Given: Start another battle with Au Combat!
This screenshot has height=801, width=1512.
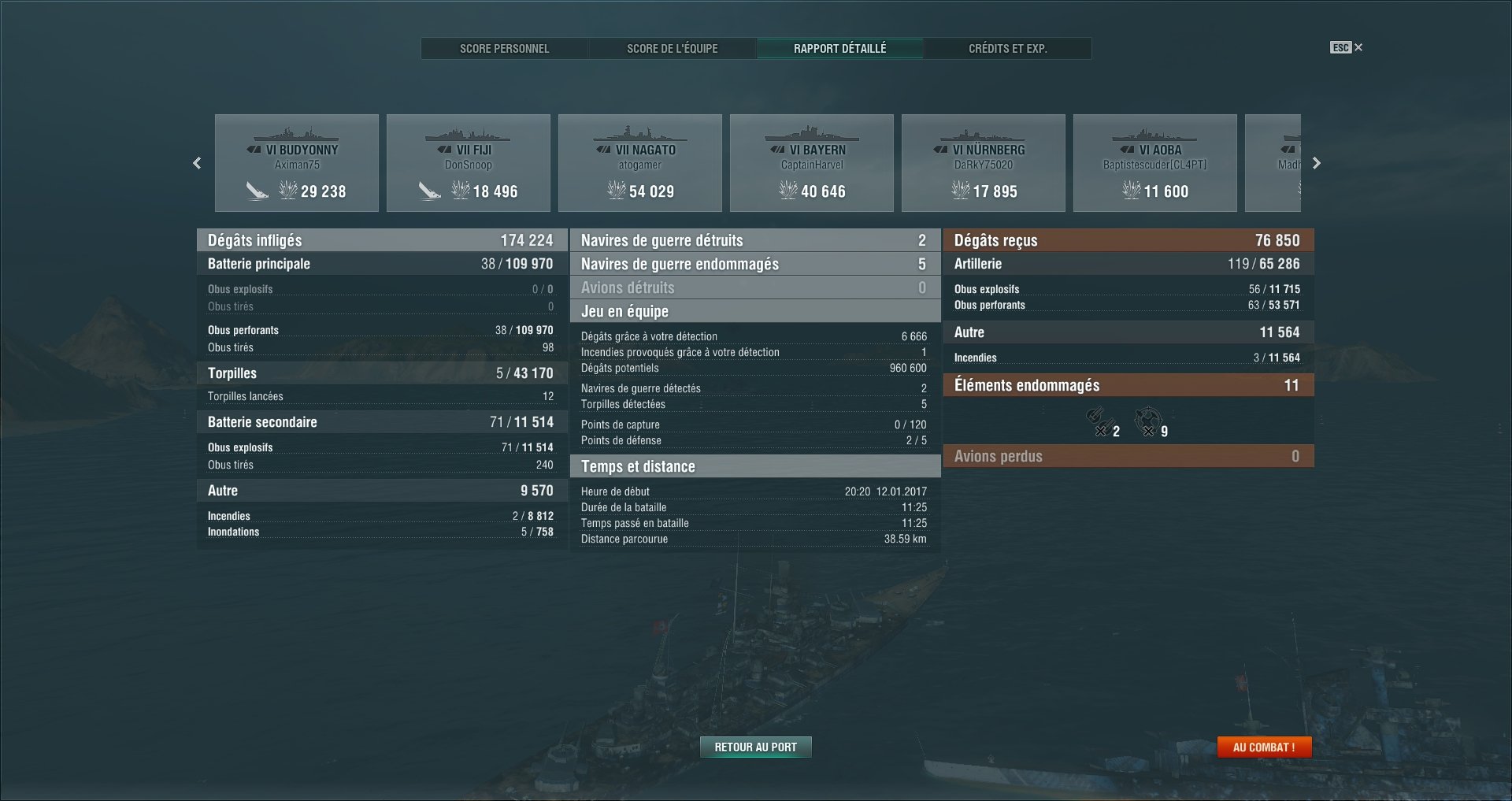Looking at the screenshot, I should [x=1264, y=747].
